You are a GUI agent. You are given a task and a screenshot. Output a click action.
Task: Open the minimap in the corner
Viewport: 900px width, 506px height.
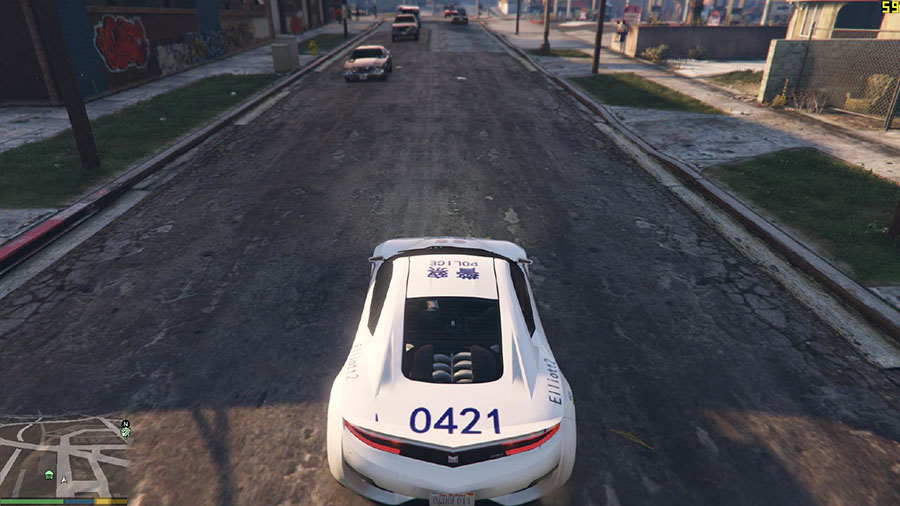coord(64,456)
